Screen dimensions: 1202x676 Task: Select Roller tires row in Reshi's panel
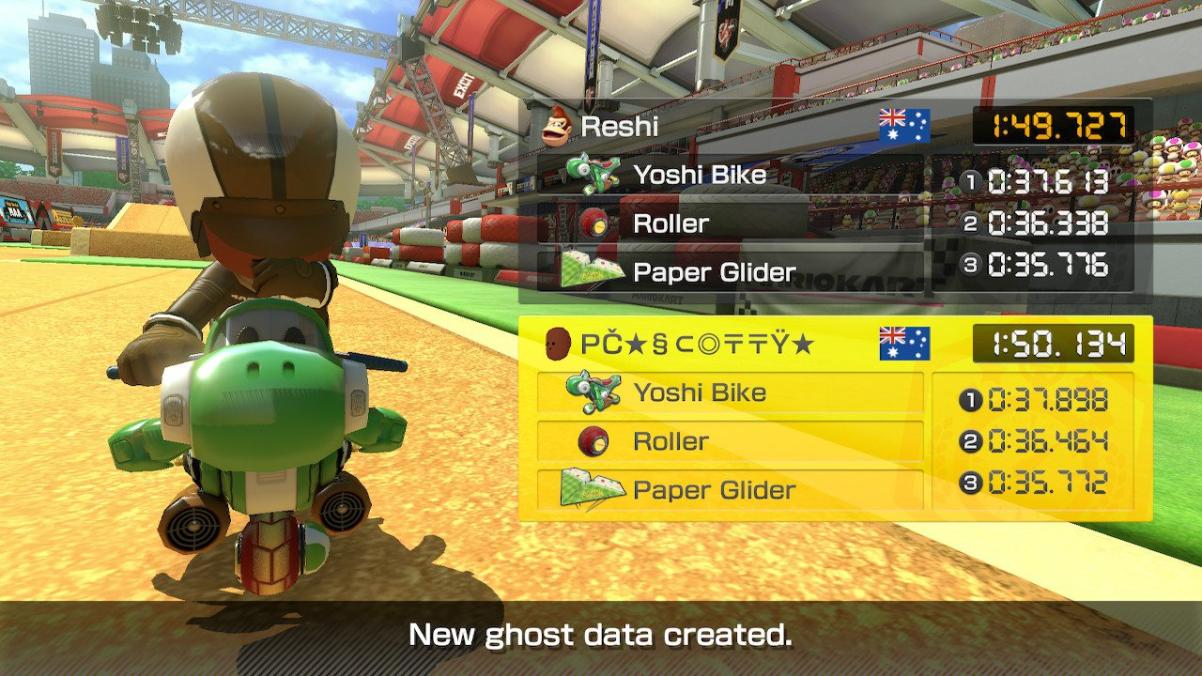point(730,223)
